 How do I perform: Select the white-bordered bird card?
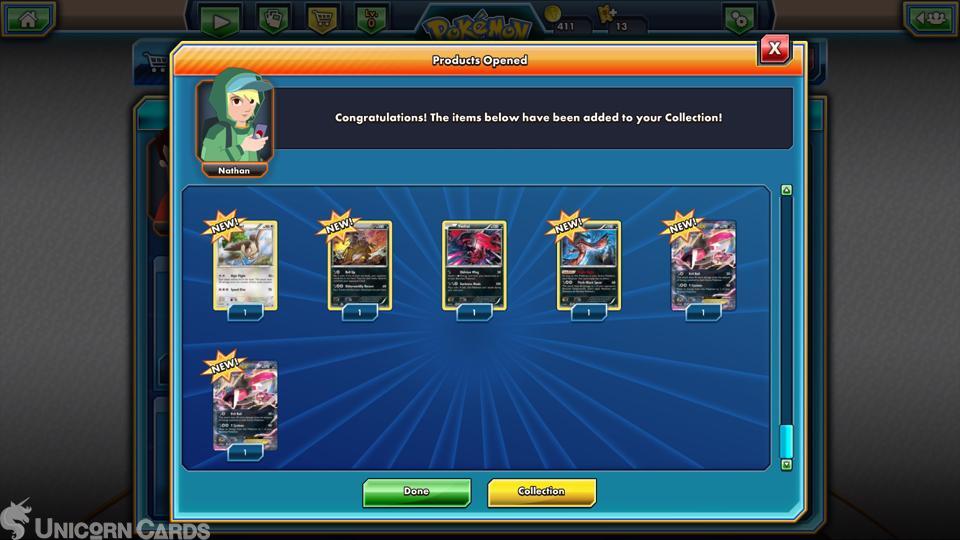tap(245, 265)
